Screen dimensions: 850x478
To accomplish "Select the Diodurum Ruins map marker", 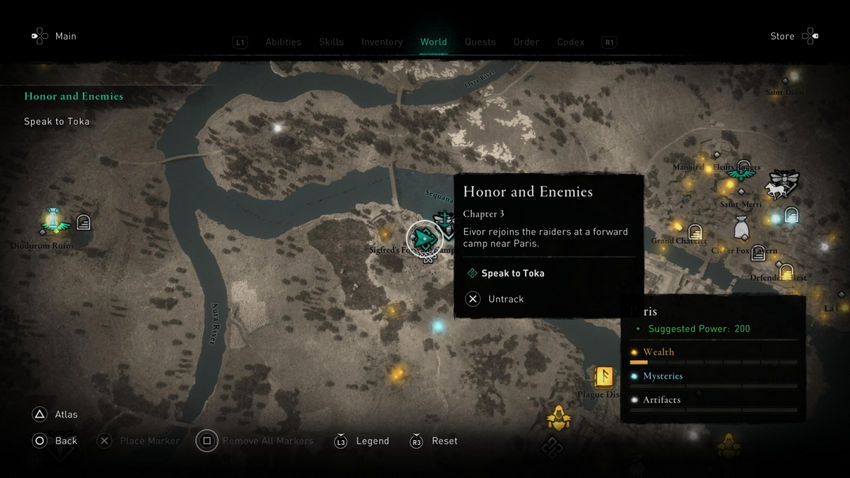I will click(54, 219).
